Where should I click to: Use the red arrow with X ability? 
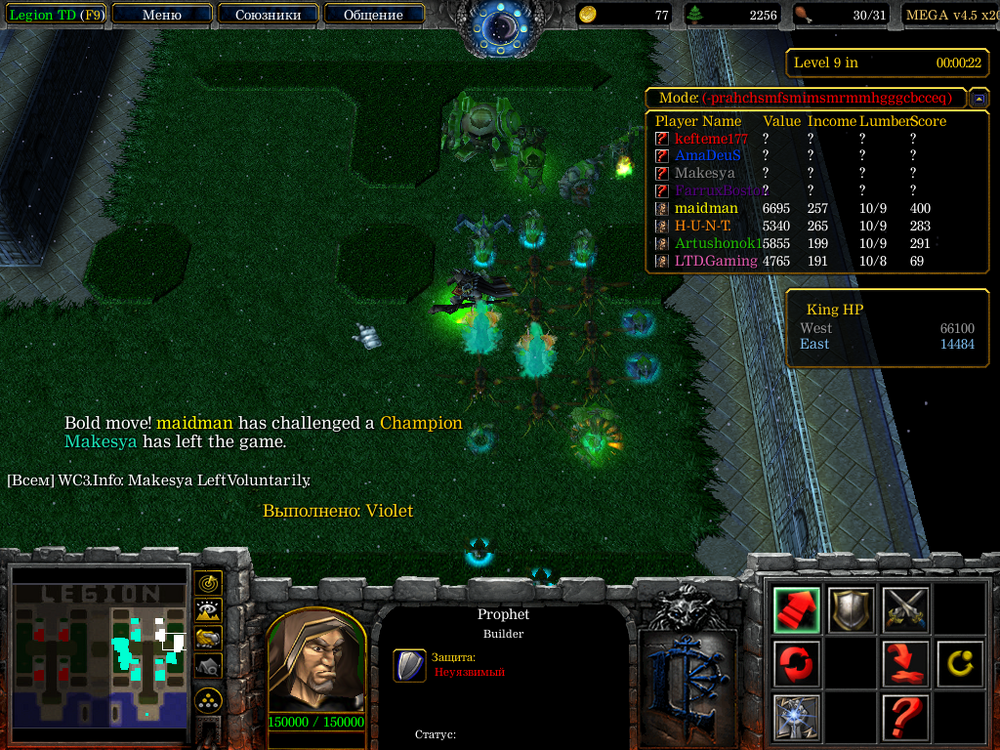coord(905,663)
